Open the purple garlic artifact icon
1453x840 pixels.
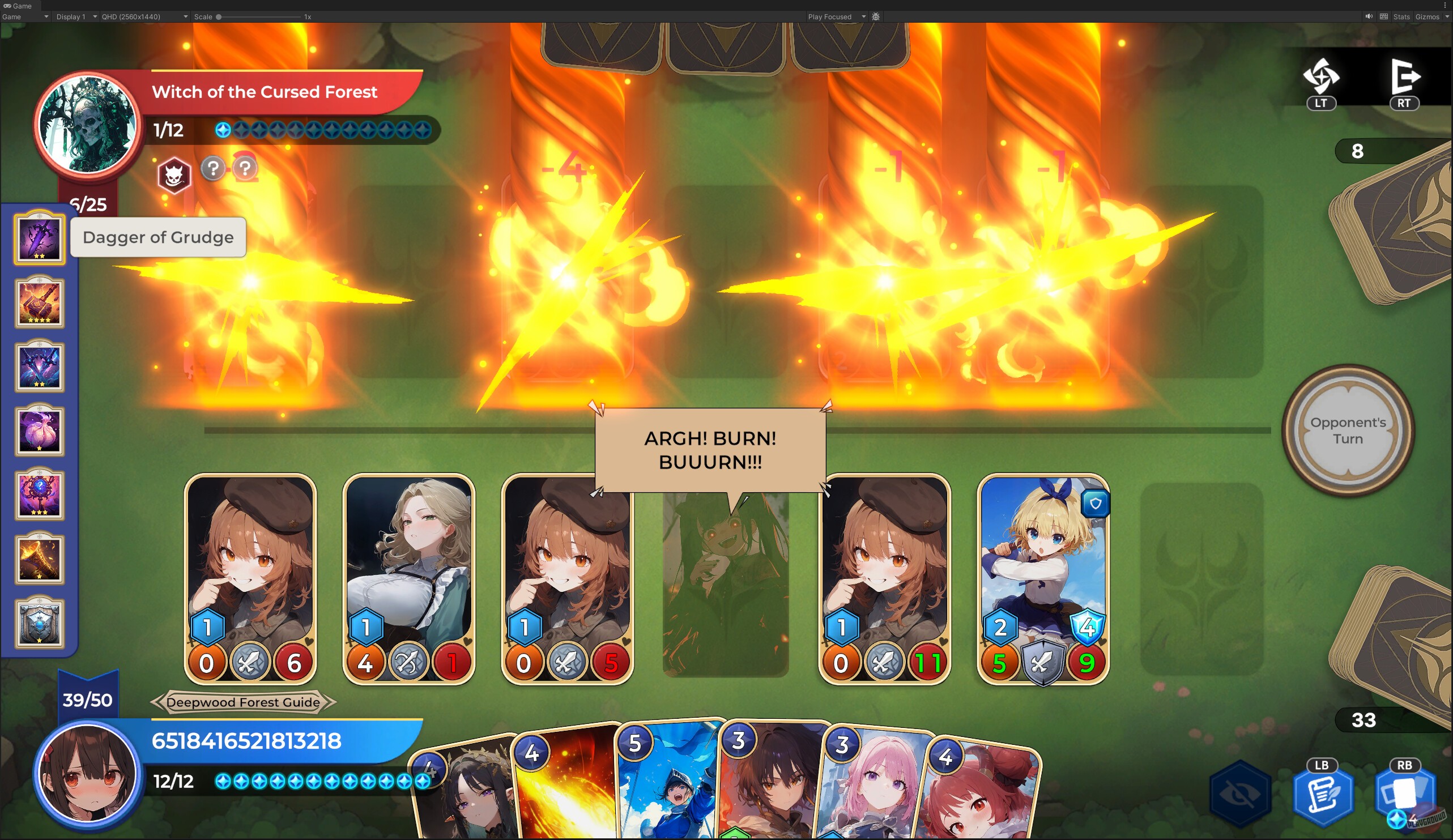(x=39, y=432)
